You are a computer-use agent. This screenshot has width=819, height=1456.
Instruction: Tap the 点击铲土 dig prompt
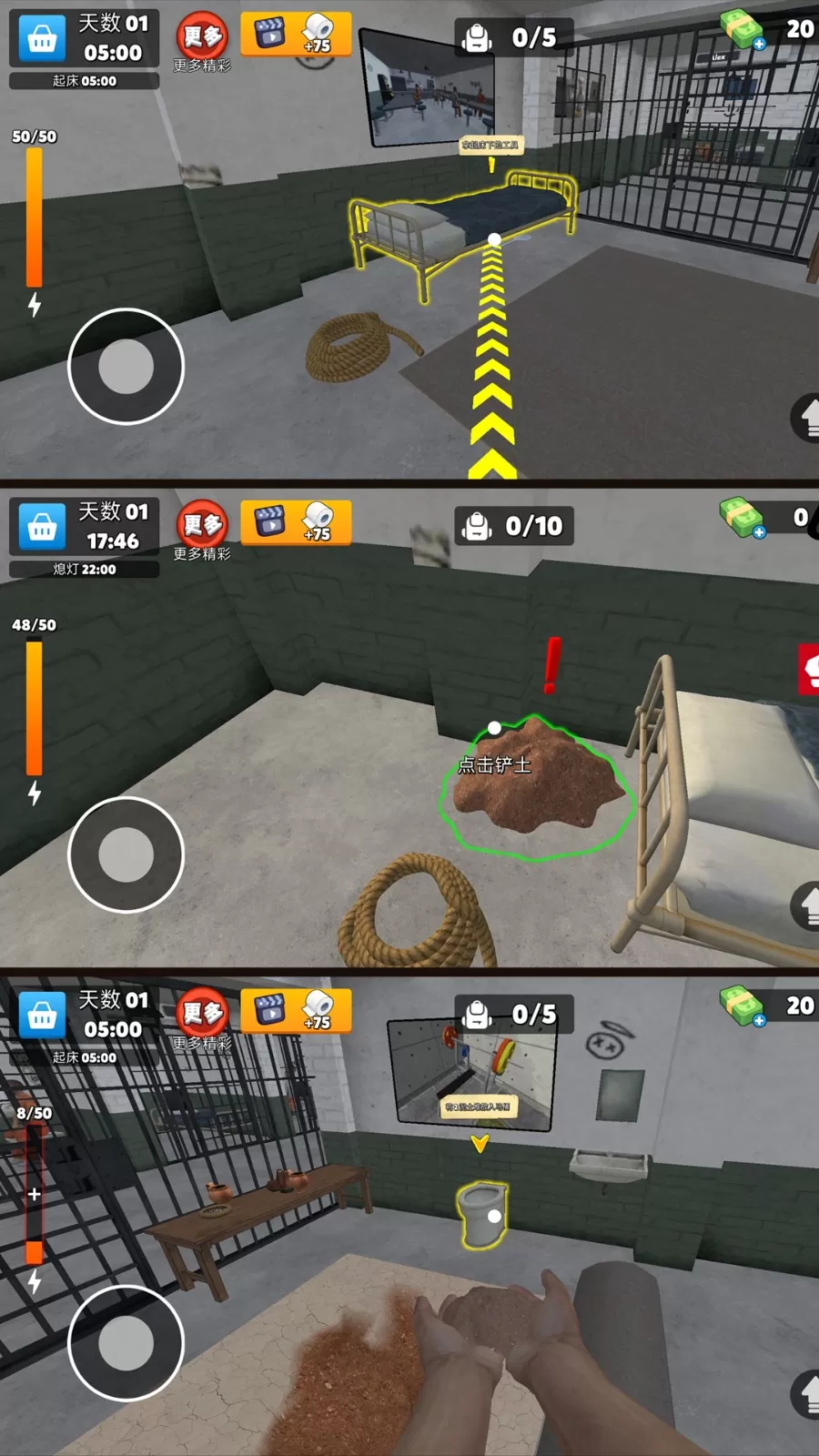click(x=494, y=765)
